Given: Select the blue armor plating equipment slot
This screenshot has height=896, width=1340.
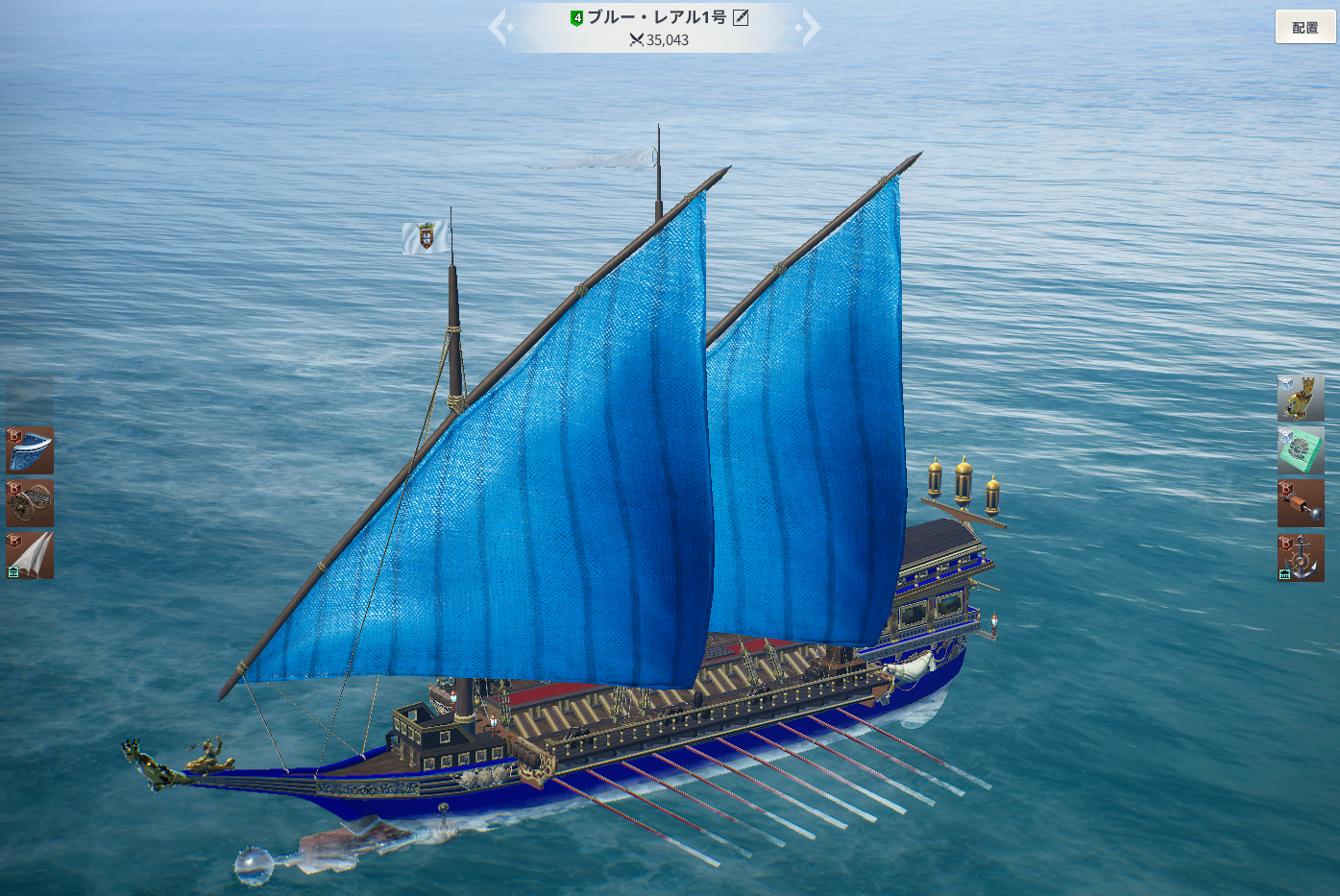Looking at the screenshot, I should pyautogui.click(x=30, y=450).
